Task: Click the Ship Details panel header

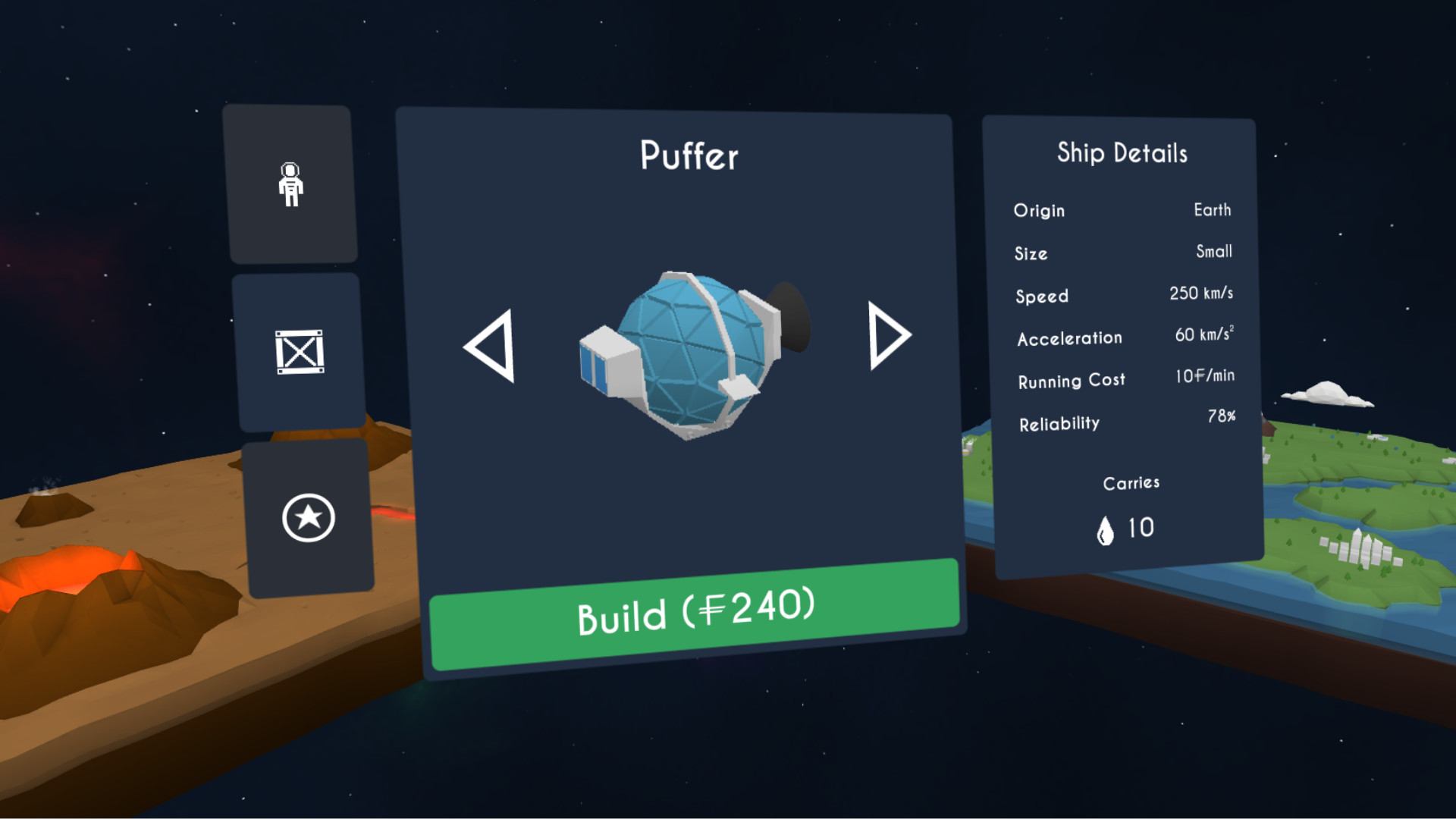Action: pos(1124,154)
